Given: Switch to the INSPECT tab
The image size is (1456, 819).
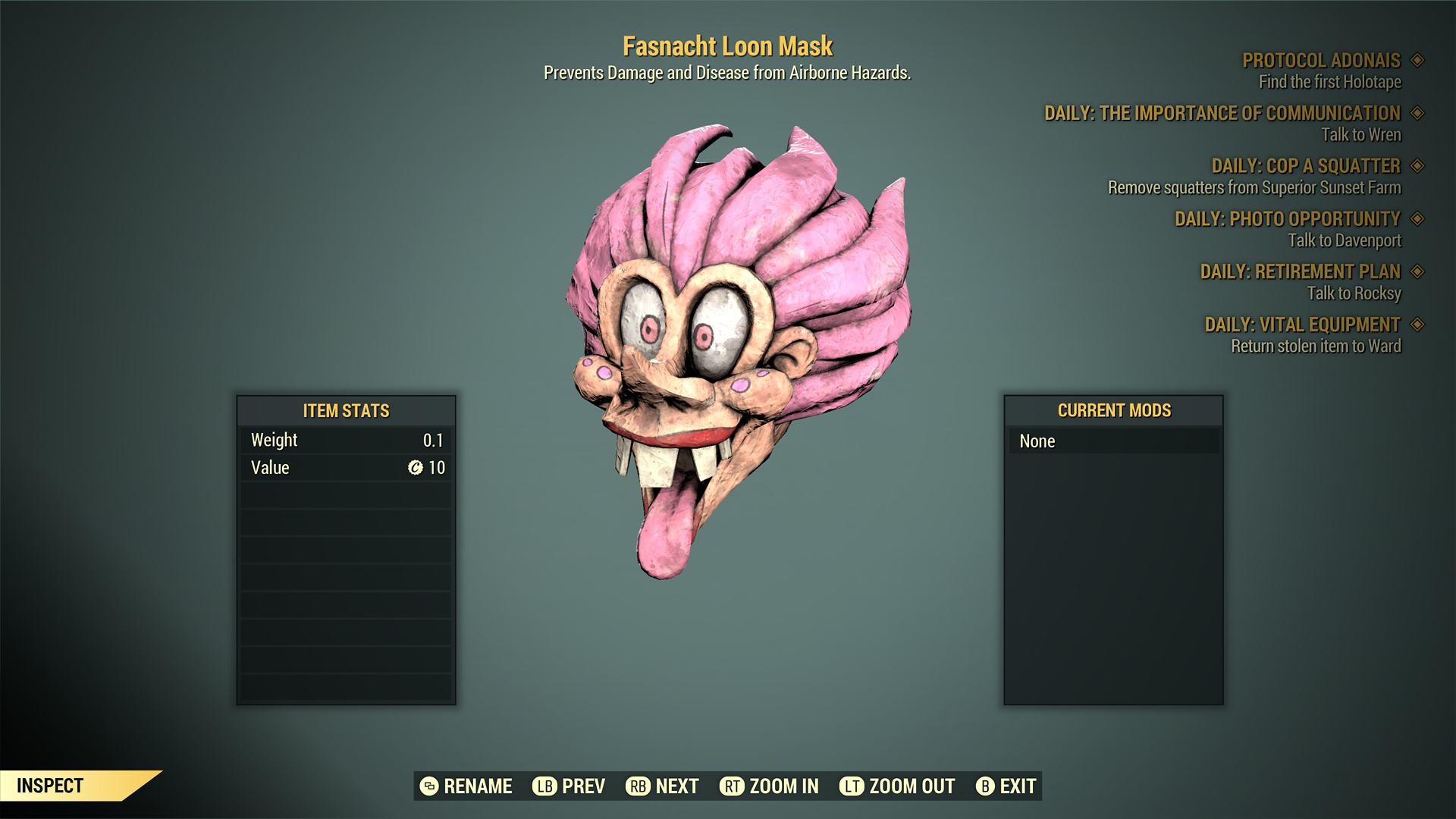Looking at the screenshot, I should (49, 786).
